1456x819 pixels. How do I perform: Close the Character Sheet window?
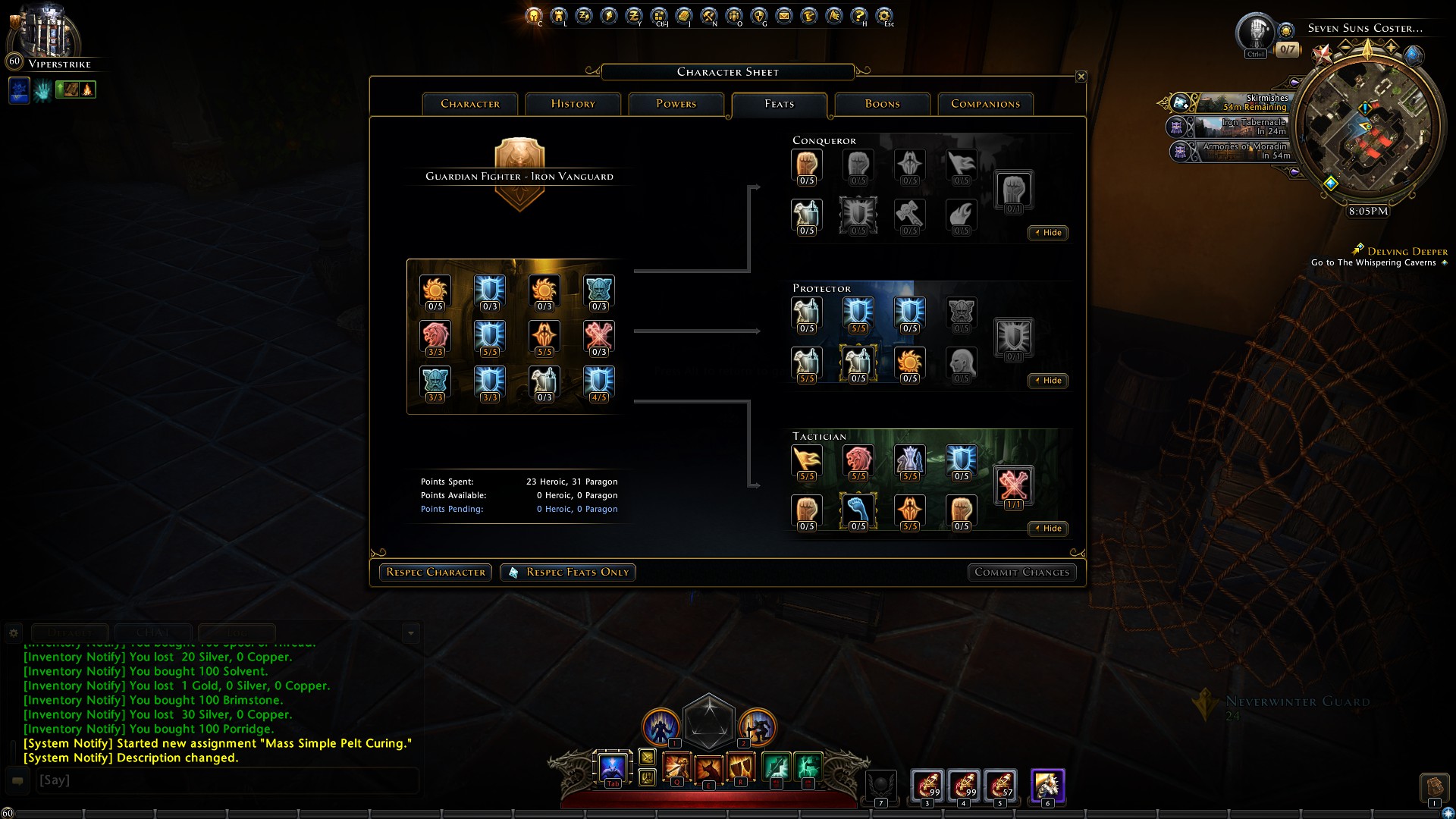pos(1081,77)
